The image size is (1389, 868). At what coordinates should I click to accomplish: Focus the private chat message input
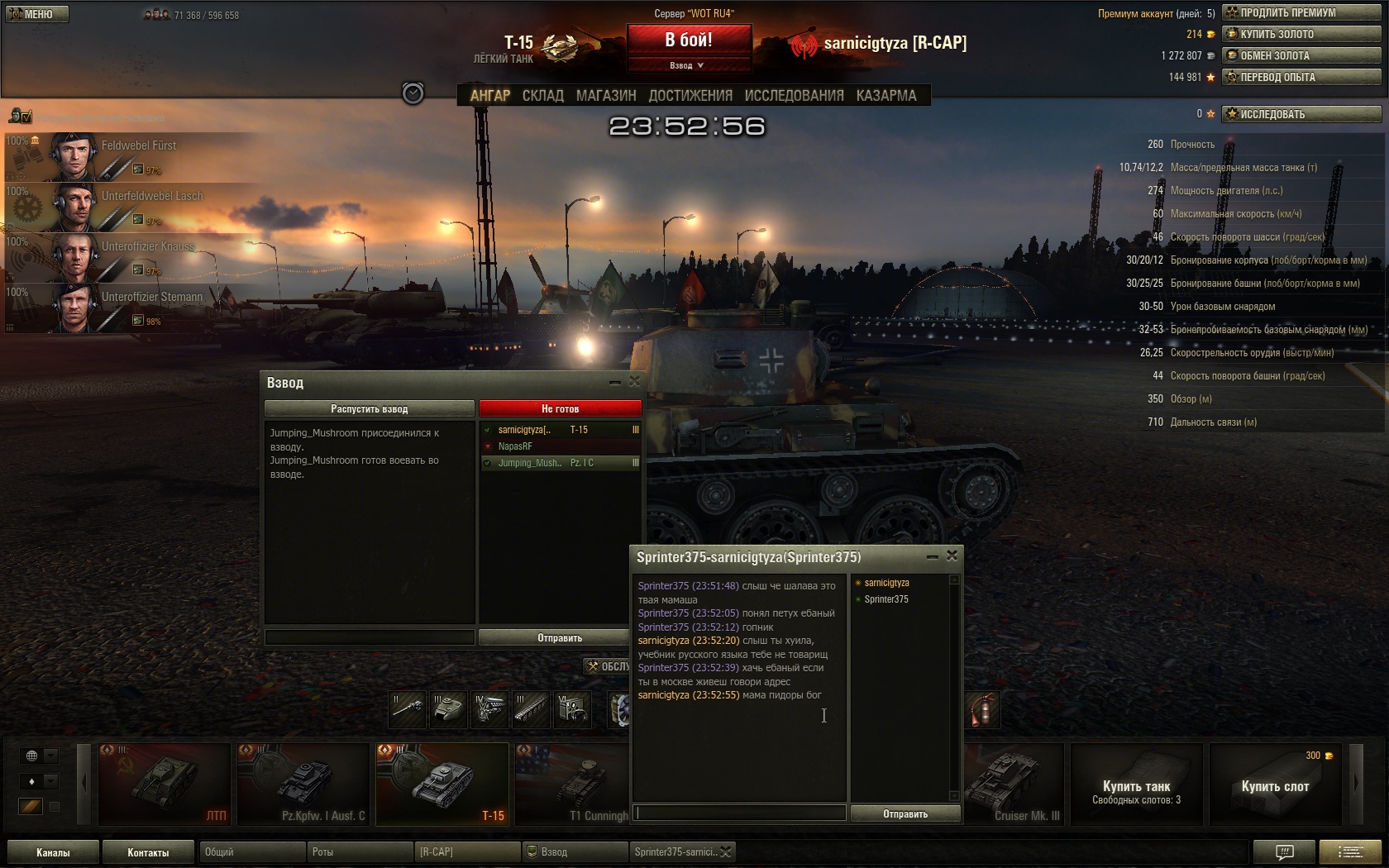pos(740,813)
